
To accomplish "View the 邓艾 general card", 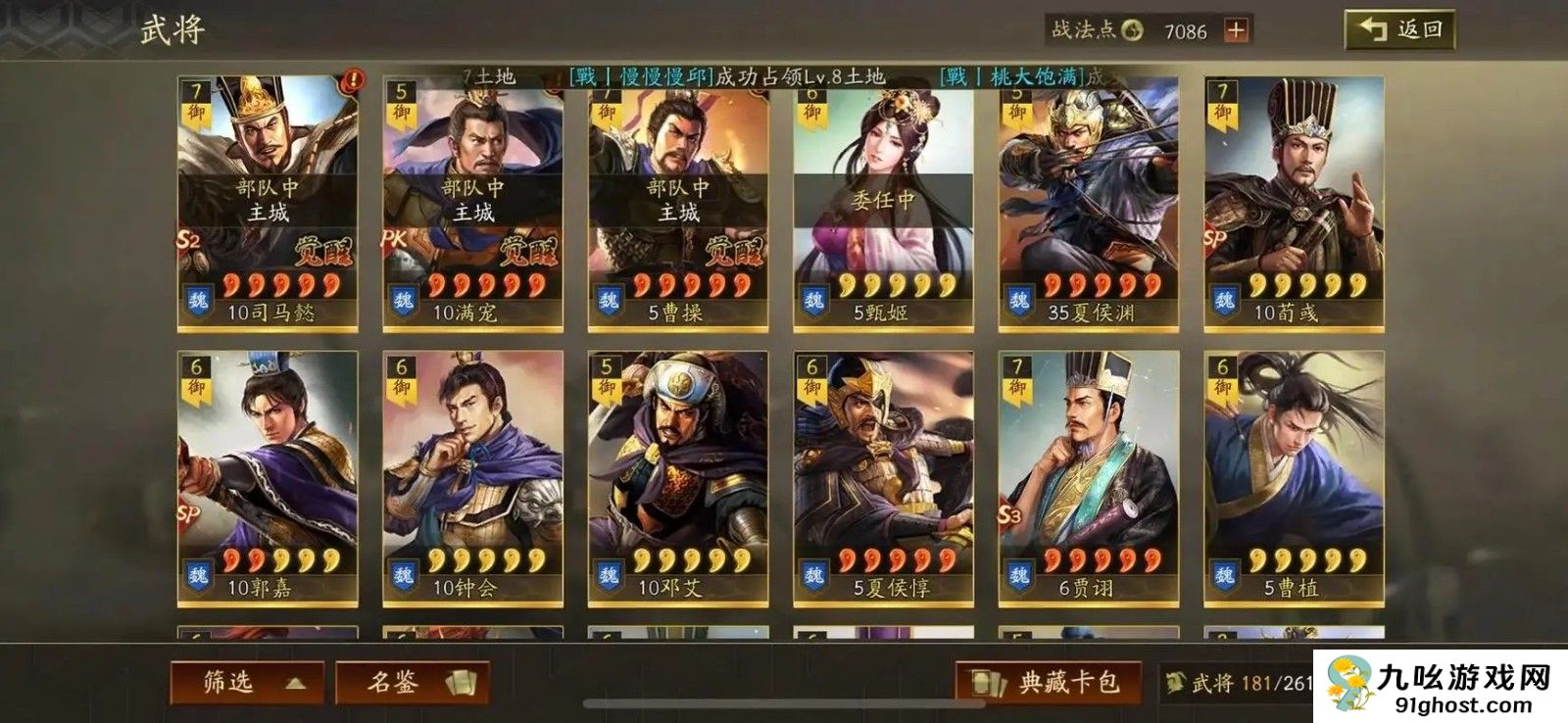I will click(x=678, y=478).
